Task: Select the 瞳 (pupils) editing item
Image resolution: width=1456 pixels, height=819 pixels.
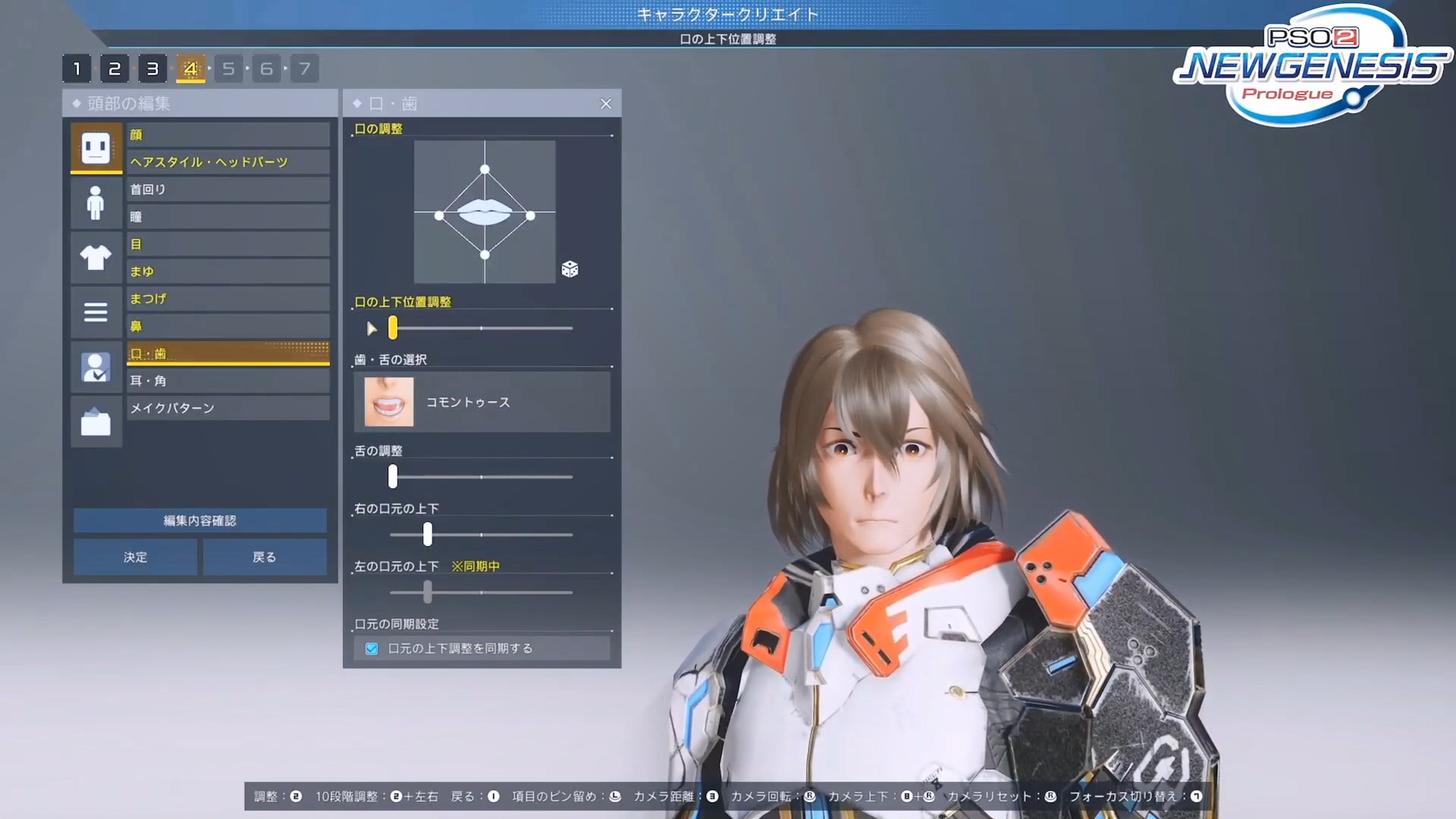Action: coord(227,216)
